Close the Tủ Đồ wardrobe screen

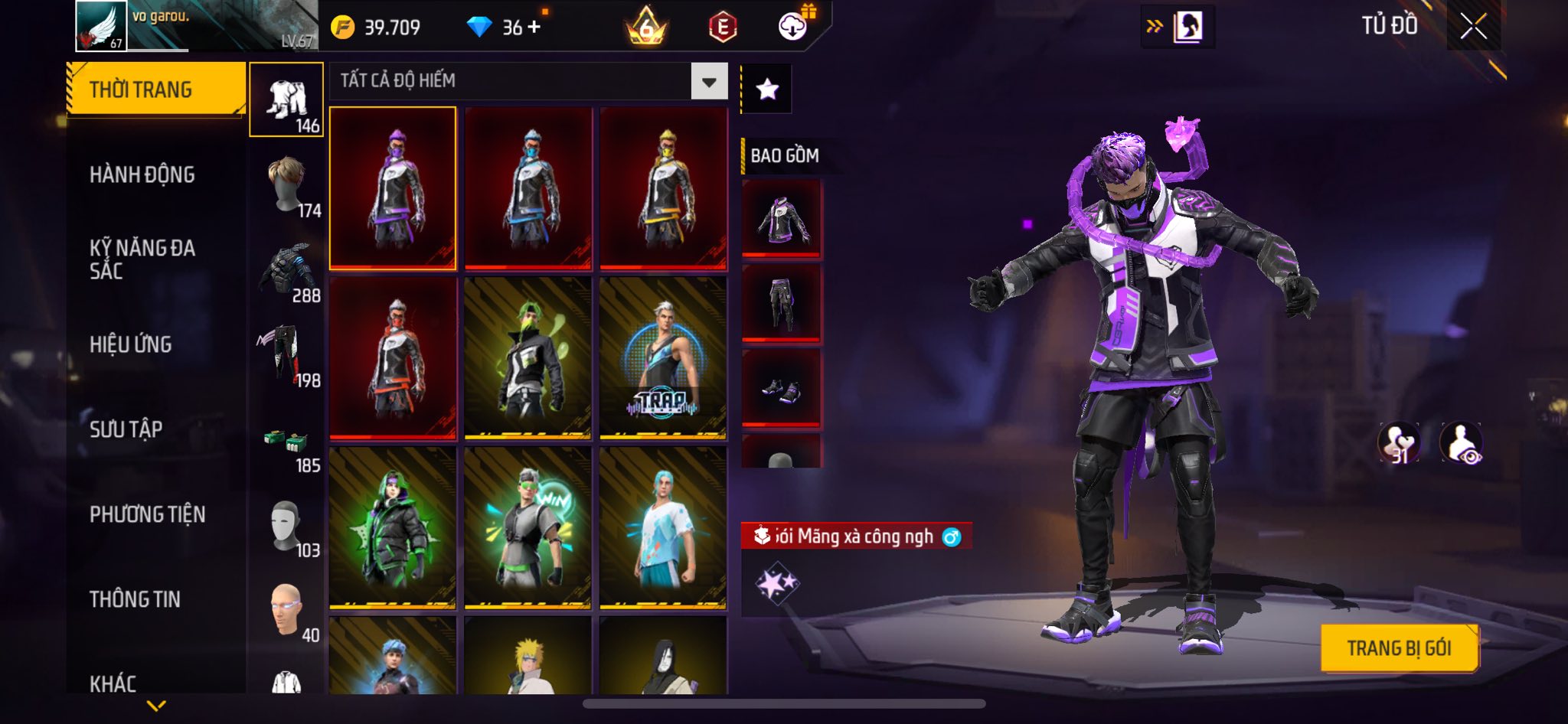tap(1473, 27)
